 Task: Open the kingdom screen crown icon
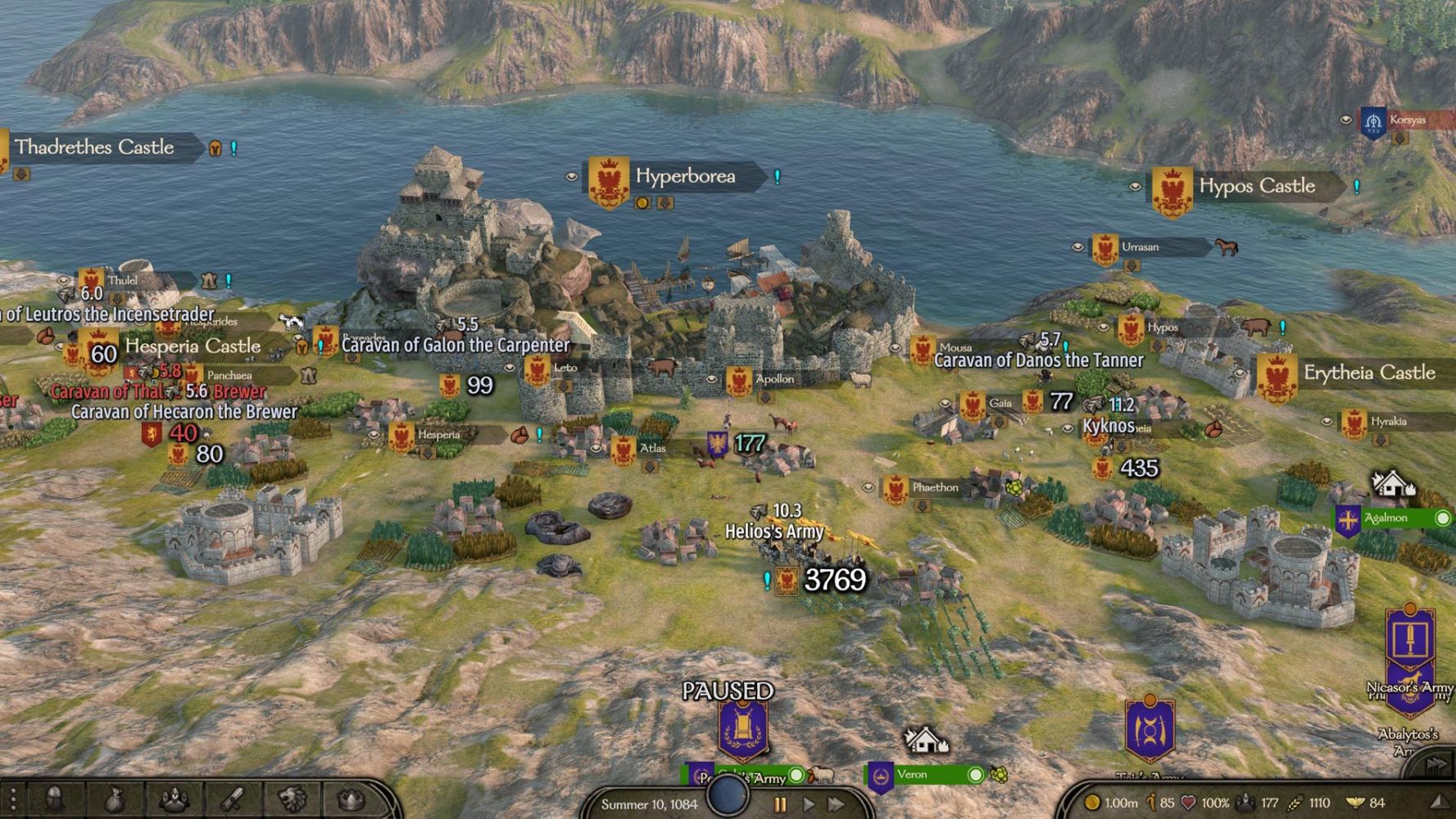tap(351, 800)
